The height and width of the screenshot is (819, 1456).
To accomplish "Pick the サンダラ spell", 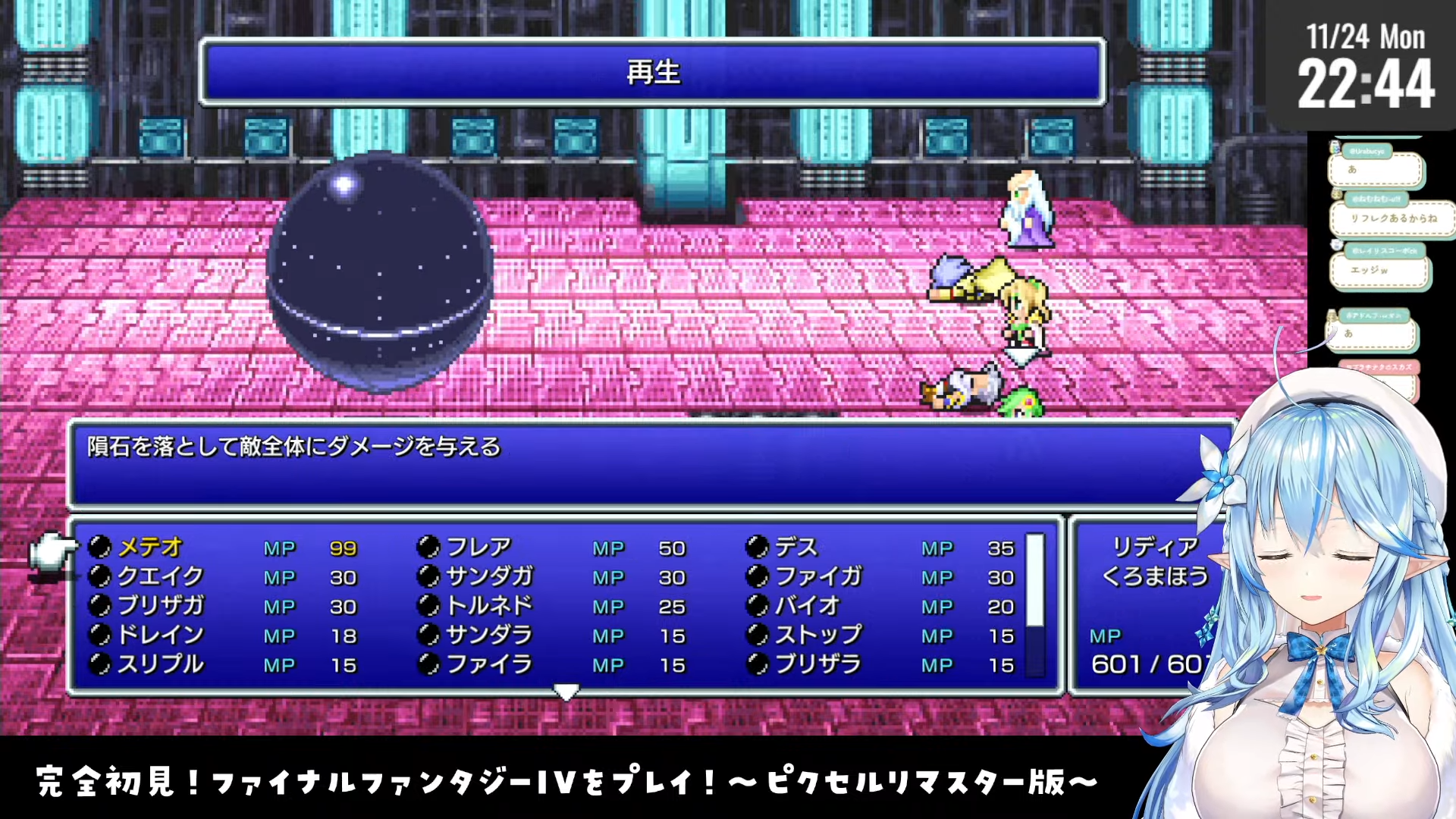I will coord(489,635).
